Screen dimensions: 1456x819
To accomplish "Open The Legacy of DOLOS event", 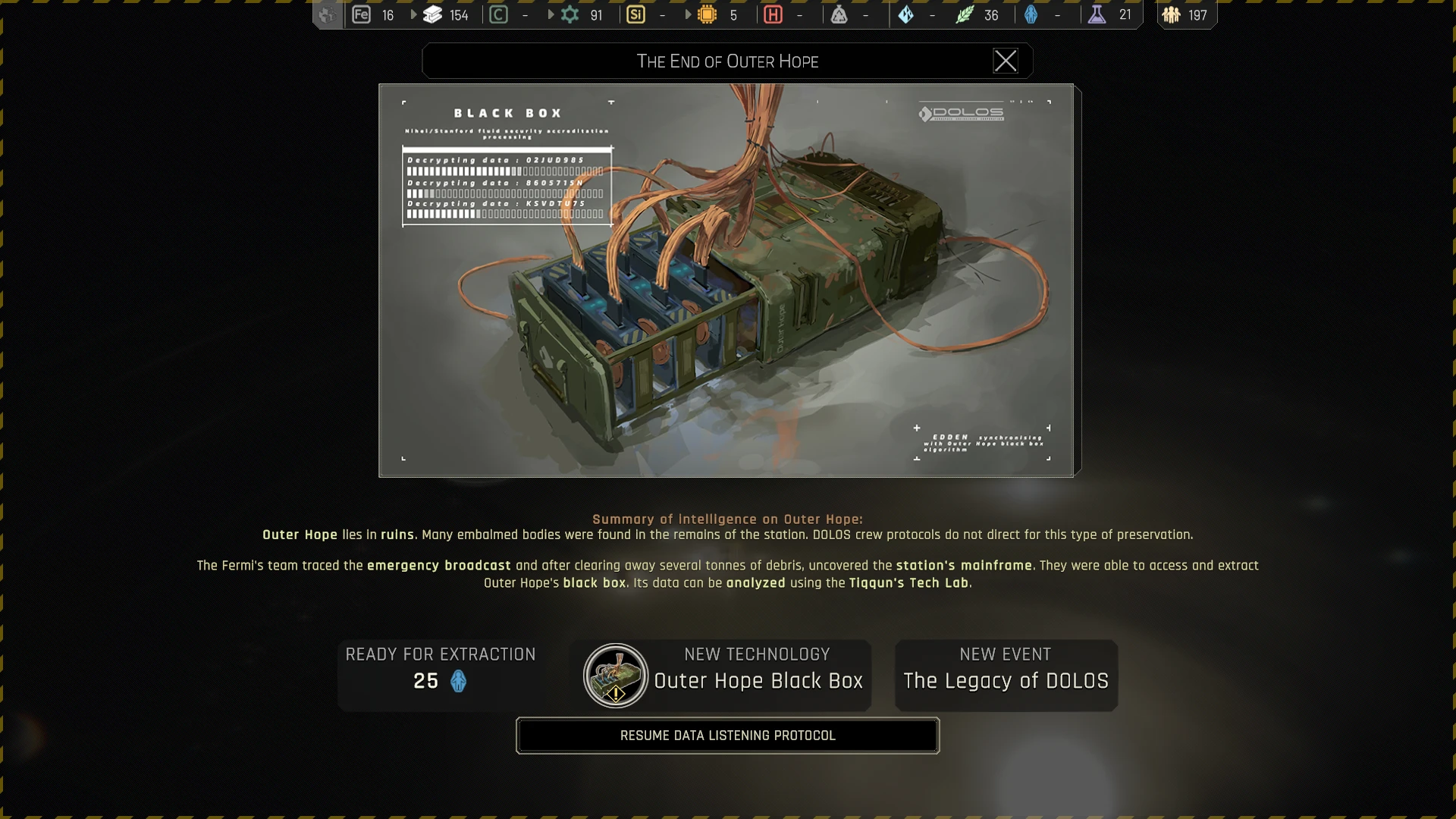I will [x=1006, y=676].
